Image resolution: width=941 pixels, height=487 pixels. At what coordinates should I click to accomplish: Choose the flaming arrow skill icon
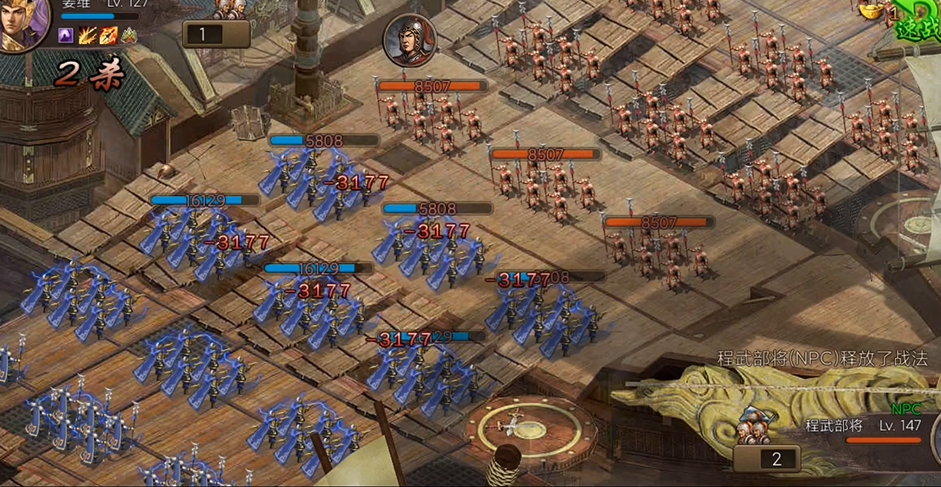pos(108,36)
